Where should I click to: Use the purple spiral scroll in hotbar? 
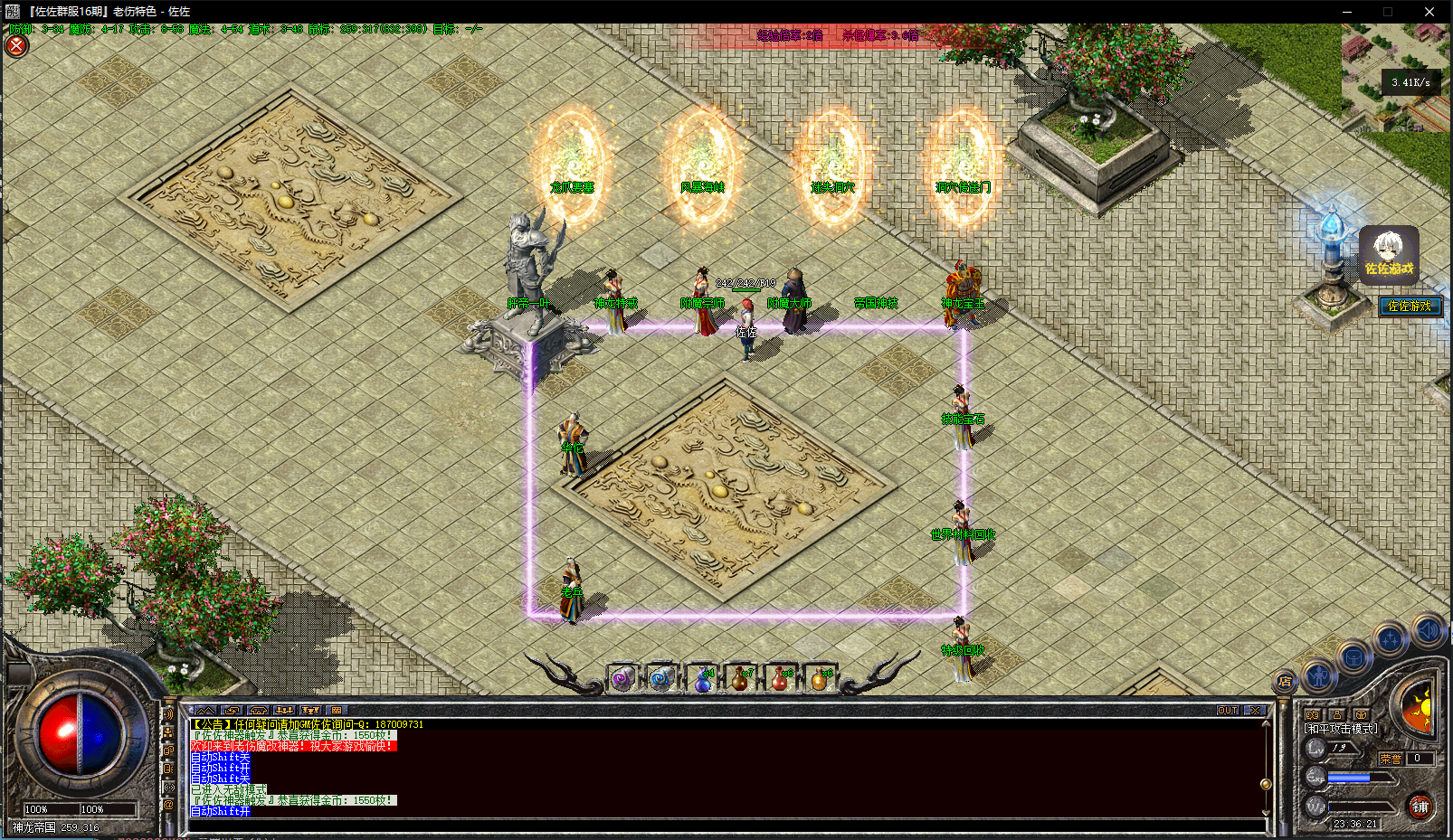(x=622, y=680)
